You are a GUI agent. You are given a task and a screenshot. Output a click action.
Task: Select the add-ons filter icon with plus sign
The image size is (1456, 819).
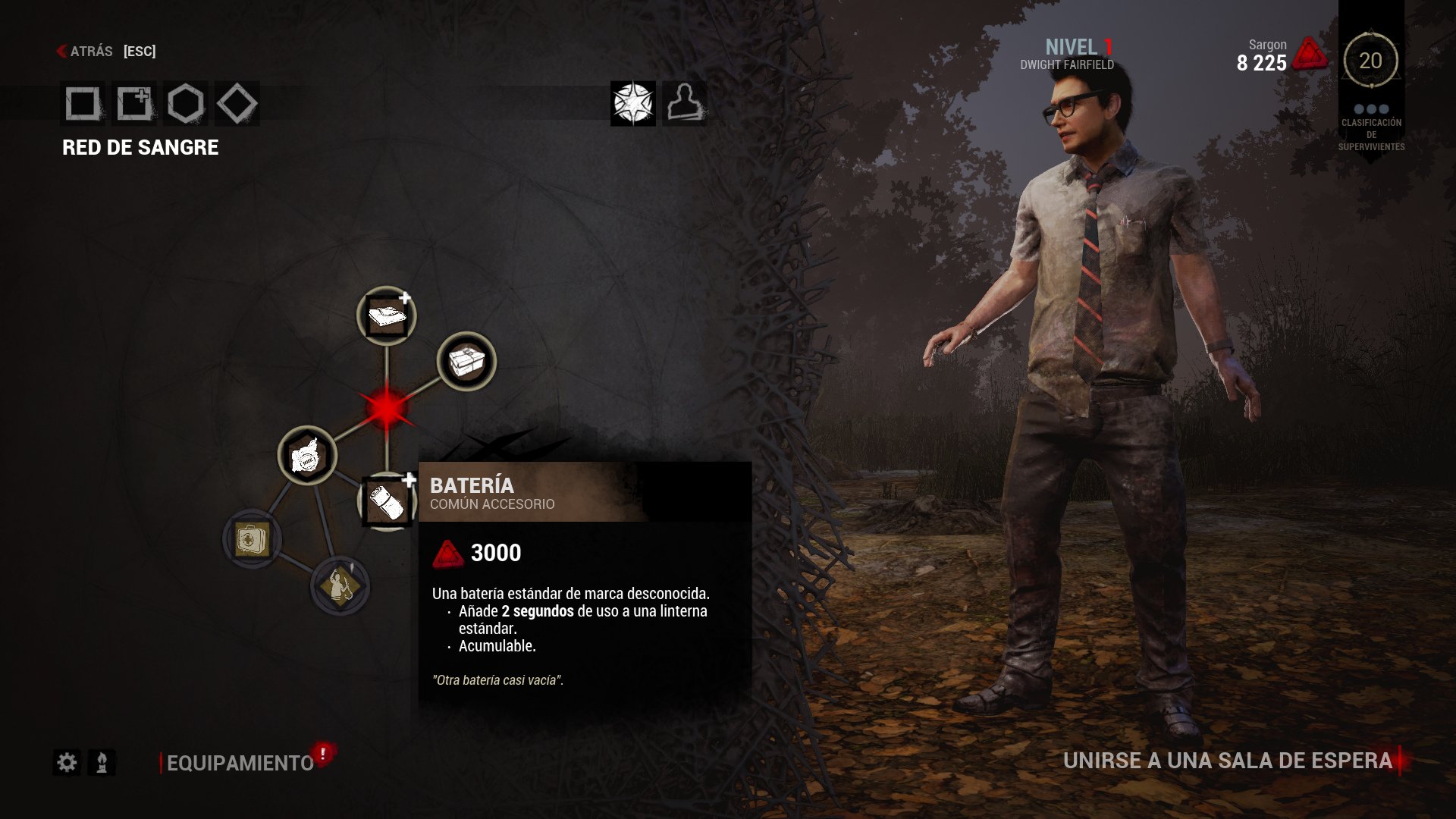(133, 104)
